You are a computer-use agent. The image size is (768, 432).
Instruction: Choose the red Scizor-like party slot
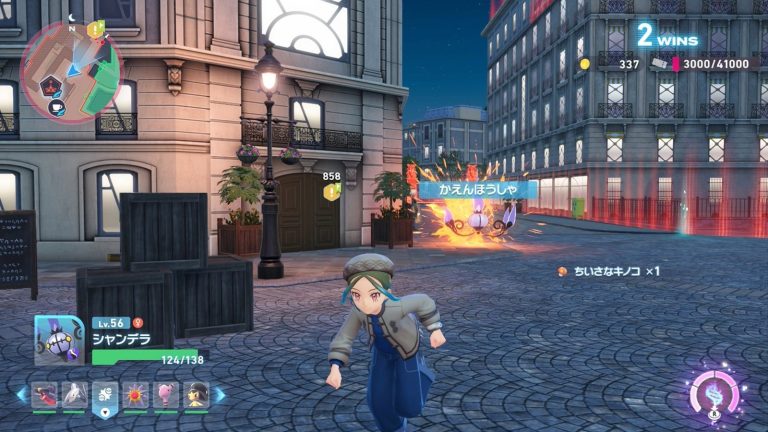[x=44, y=396]
